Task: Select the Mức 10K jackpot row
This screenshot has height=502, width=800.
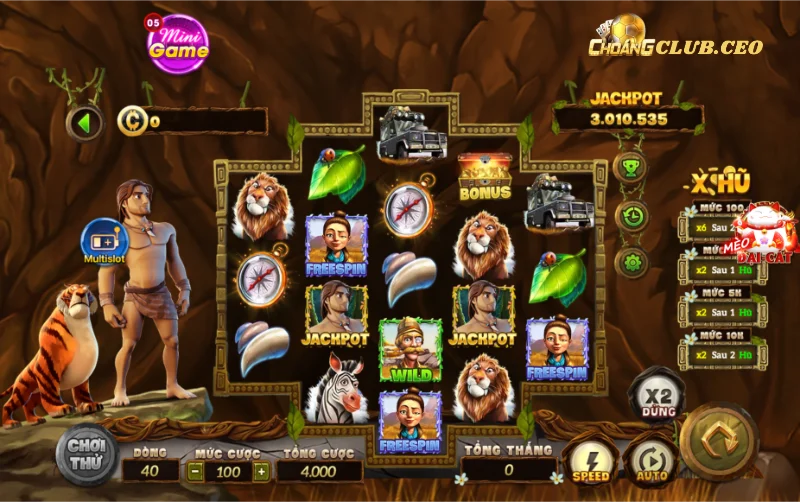Action: [x=717, y=349]
